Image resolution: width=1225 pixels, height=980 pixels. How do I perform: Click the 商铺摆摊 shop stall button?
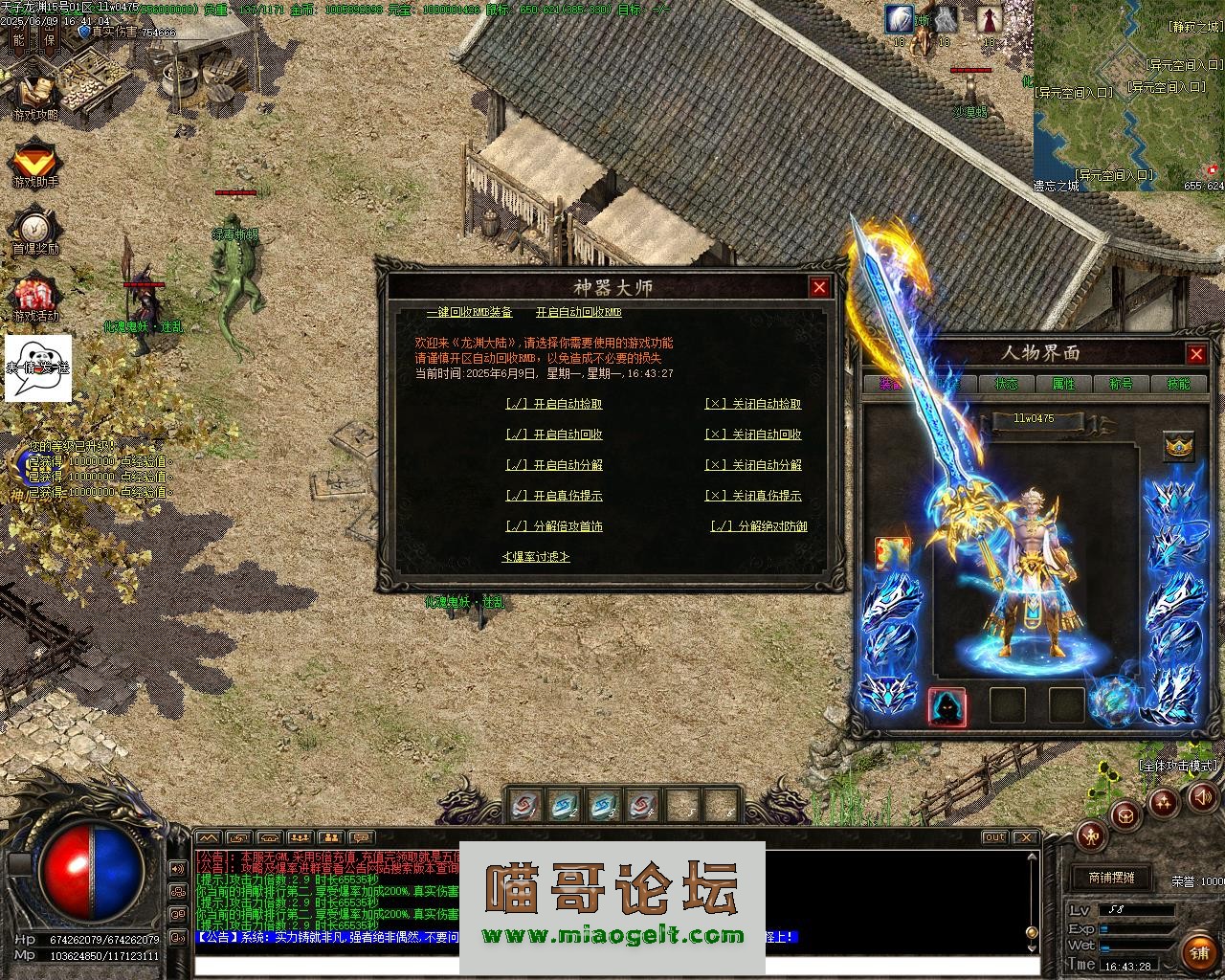coord(1111,878)
